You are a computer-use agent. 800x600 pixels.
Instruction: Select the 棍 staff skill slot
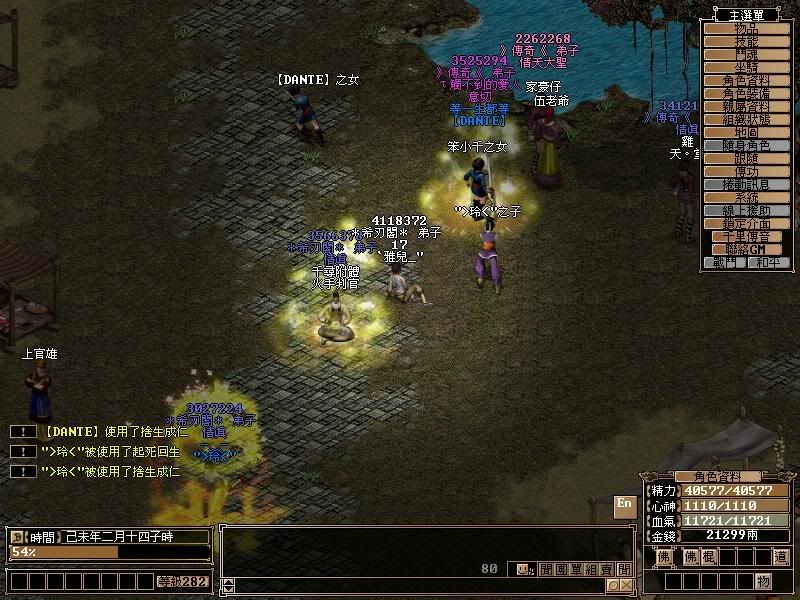(x=707, y=557)
